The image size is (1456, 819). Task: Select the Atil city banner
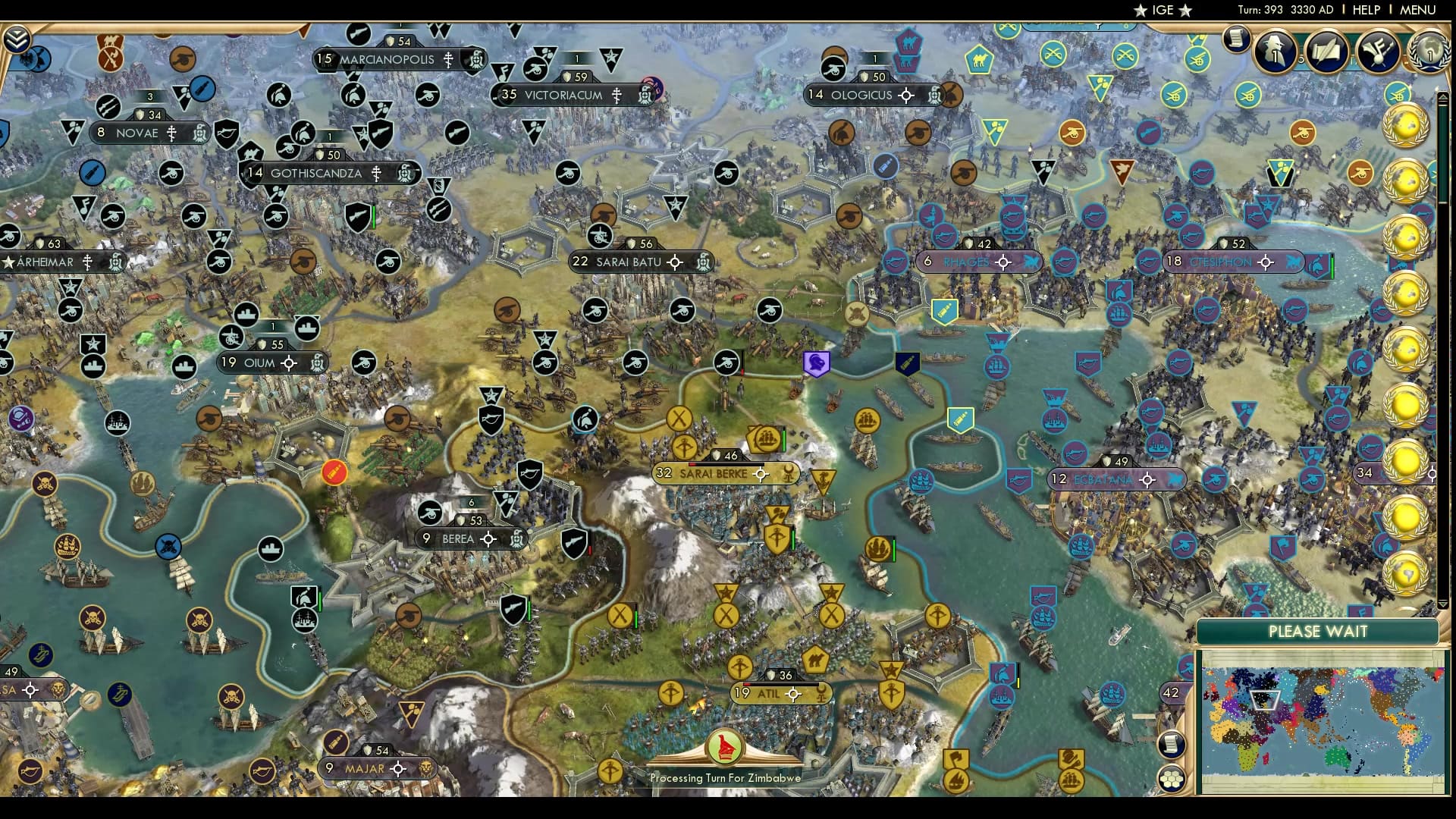pos(770,692)
